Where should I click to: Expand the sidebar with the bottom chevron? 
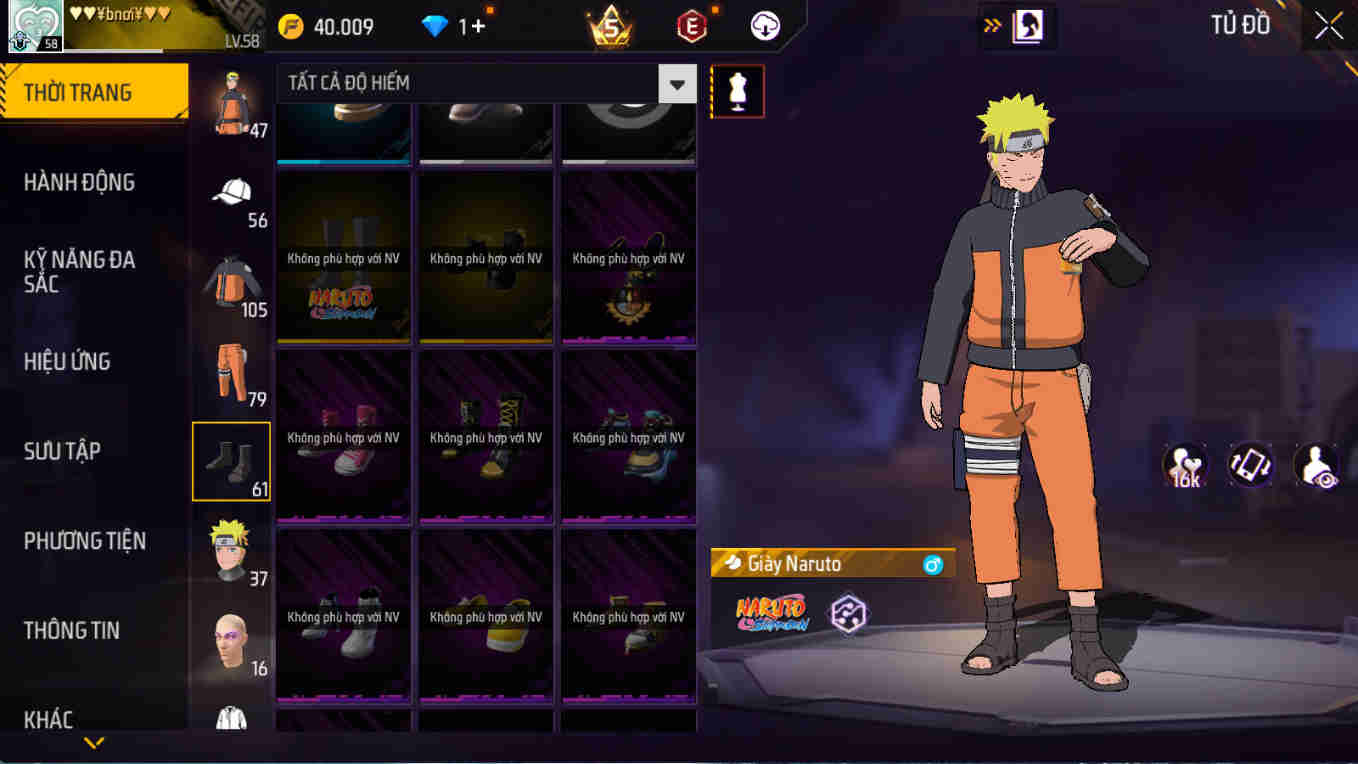[94, 744]
